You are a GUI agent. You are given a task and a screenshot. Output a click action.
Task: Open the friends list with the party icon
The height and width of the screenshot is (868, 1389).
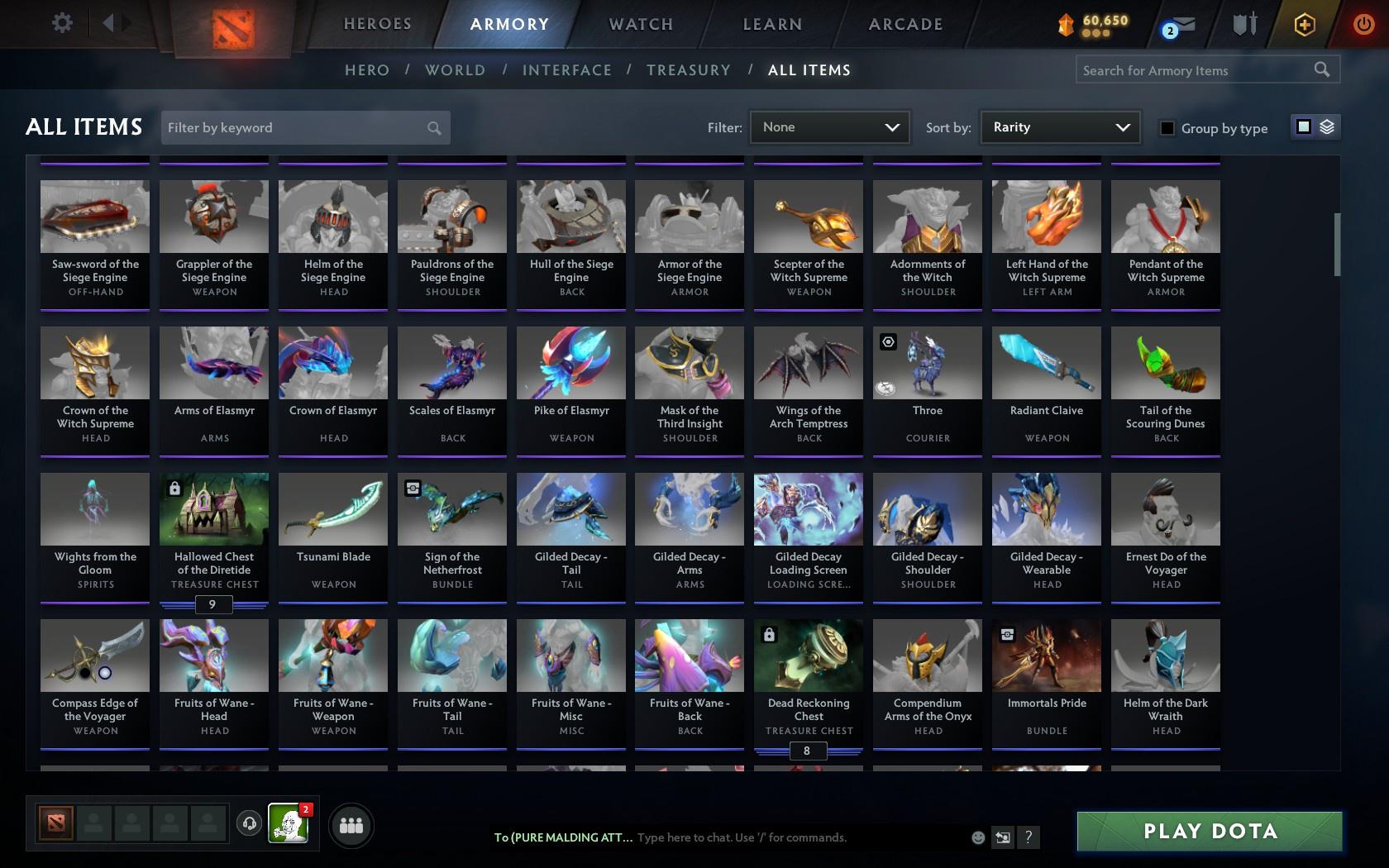351,824
